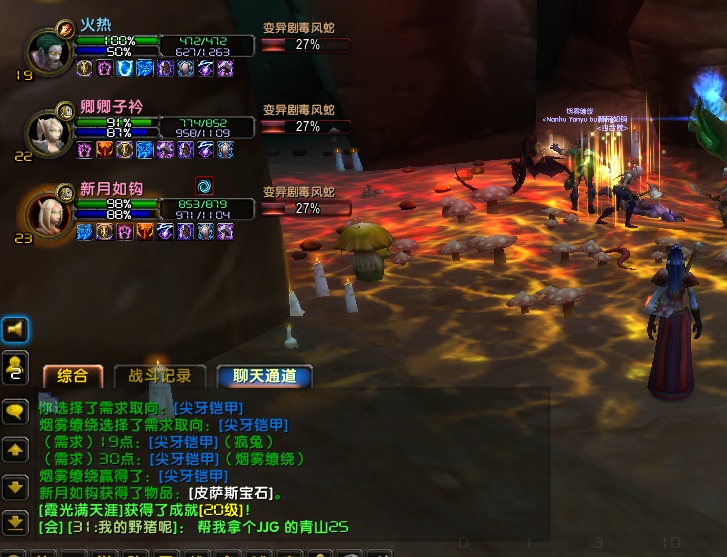Open the chat speech bubble menu

[x=15, y=411]
